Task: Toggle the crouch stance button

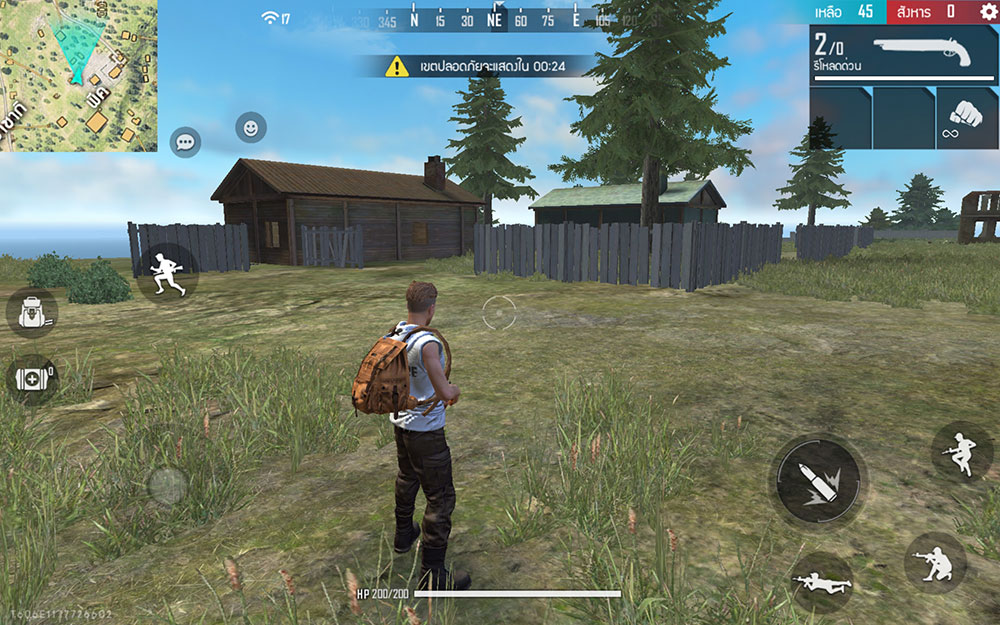Action: (934, 563)
